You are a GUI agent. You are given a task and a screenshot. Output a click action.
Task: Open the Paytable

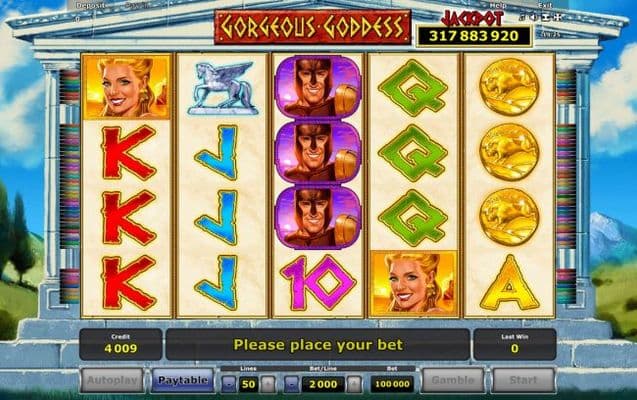point(182,380)
